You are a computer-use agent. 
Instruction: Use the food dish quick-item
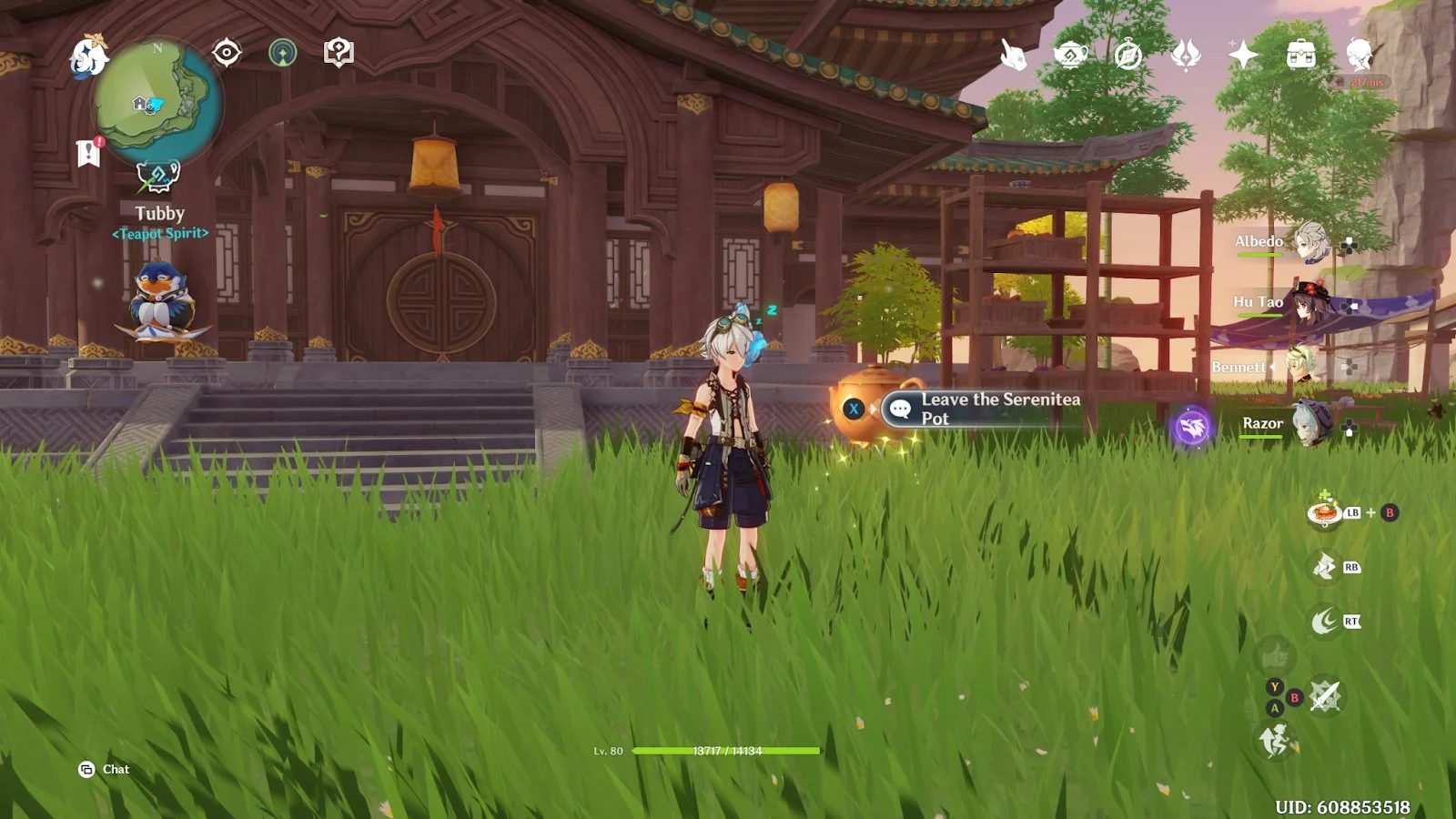coord(1324,513)
